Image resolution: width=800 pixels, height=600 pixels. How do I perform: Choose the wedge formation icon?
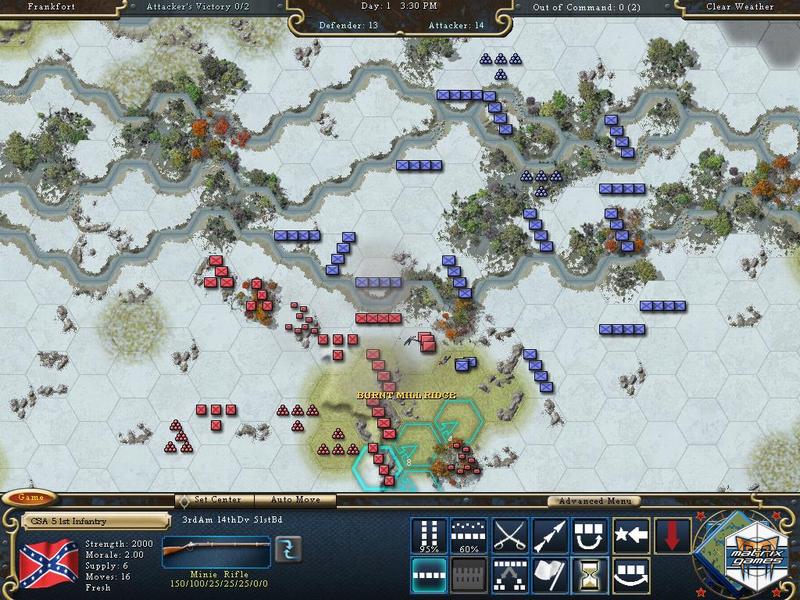(510, 576)
